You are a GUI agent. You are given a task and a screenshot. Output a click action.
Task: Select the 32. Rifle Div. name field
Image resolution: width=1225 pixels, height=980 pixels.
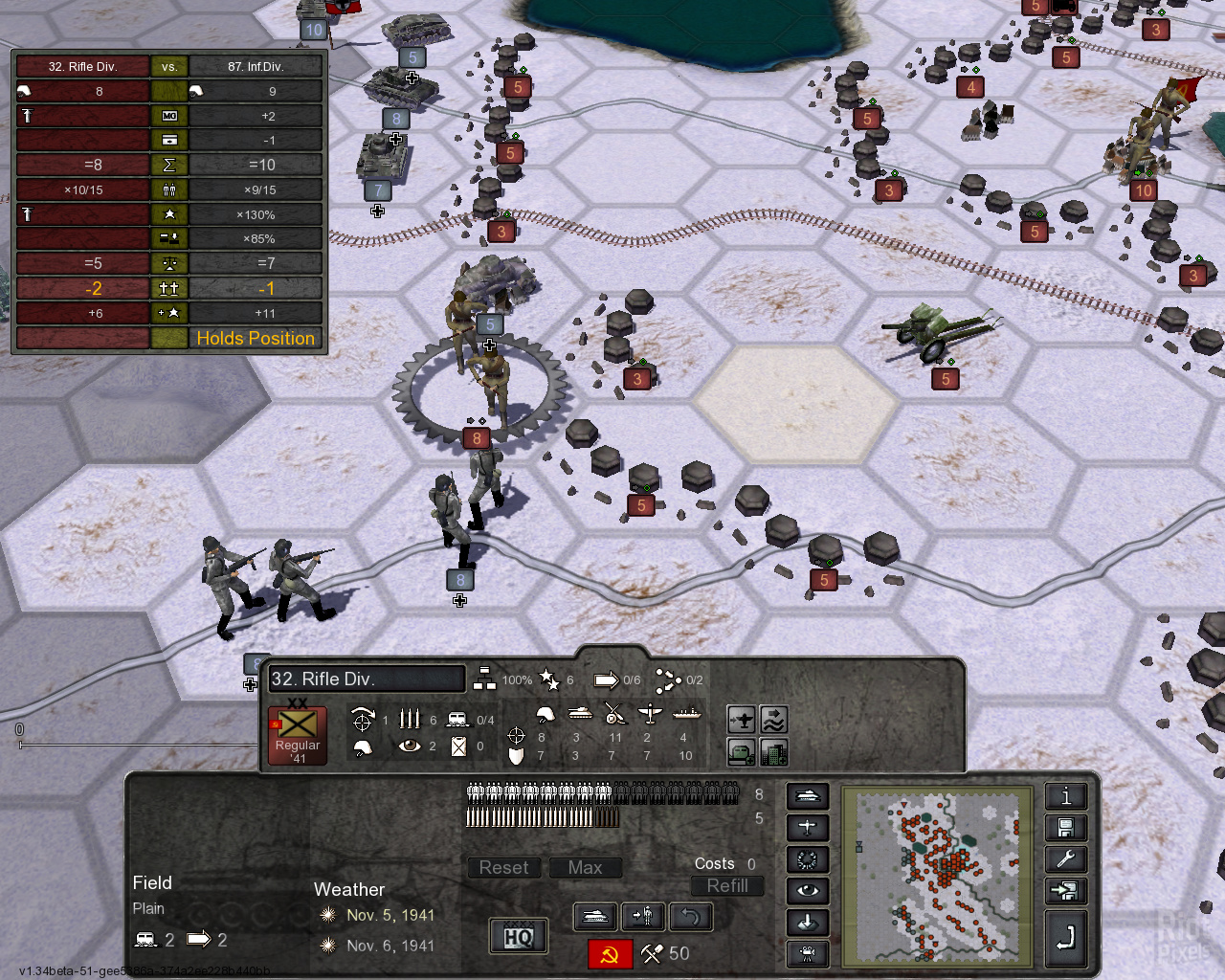(x=367, y=679)
